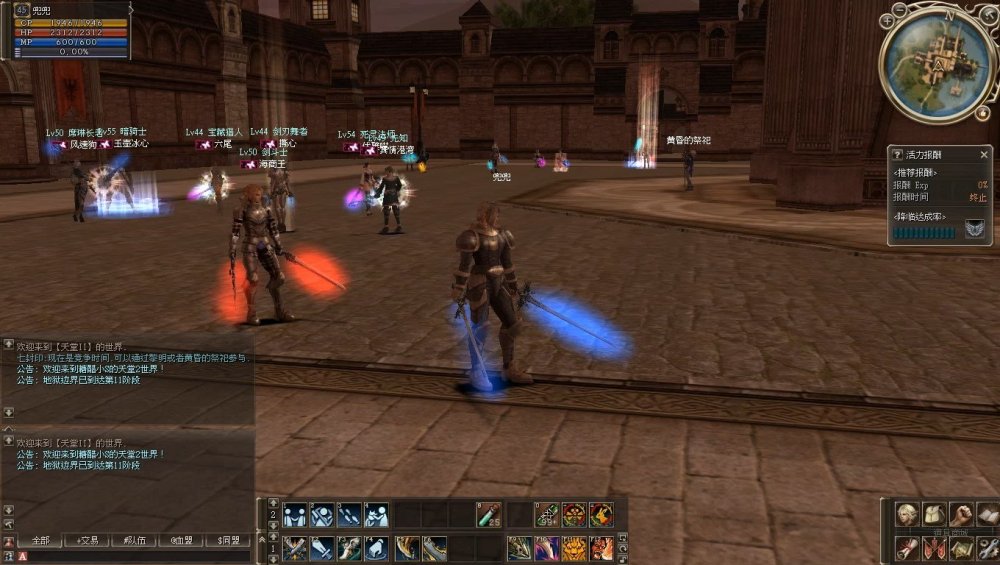Show the @血盟 clan chat tab
The height and width of the screenshot is (565, 1000).
click(181, 540)
